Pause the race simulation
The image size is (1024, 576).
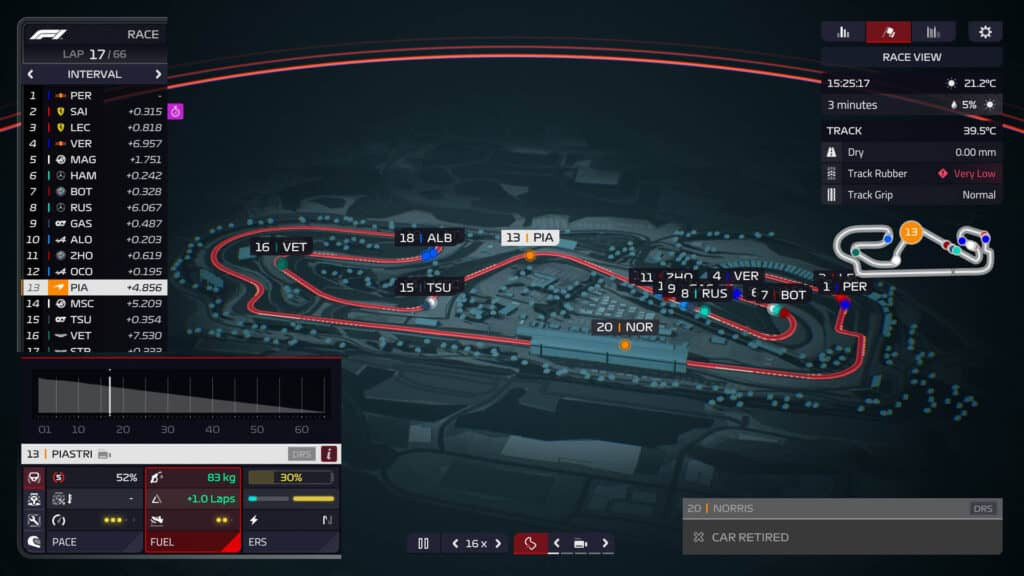[x=423, y=543]
